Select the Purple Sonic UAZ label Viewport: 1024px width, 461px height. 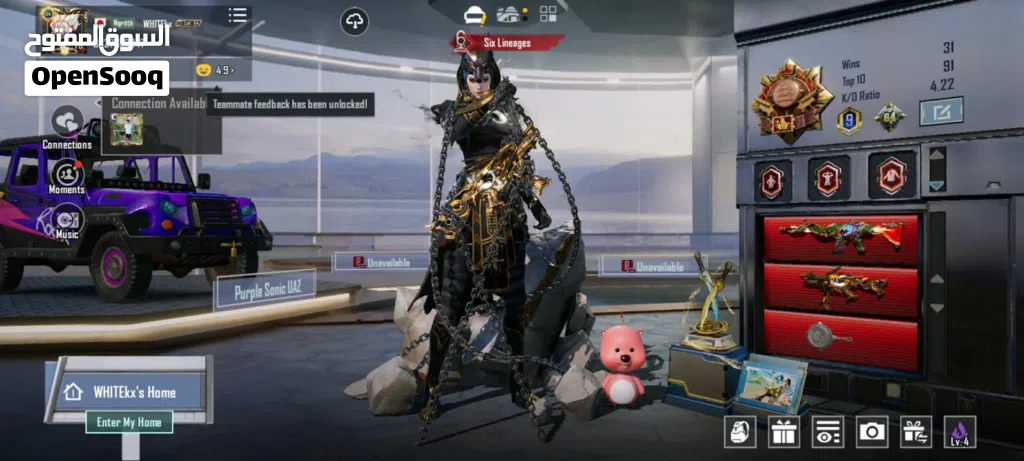coord(268,292)
